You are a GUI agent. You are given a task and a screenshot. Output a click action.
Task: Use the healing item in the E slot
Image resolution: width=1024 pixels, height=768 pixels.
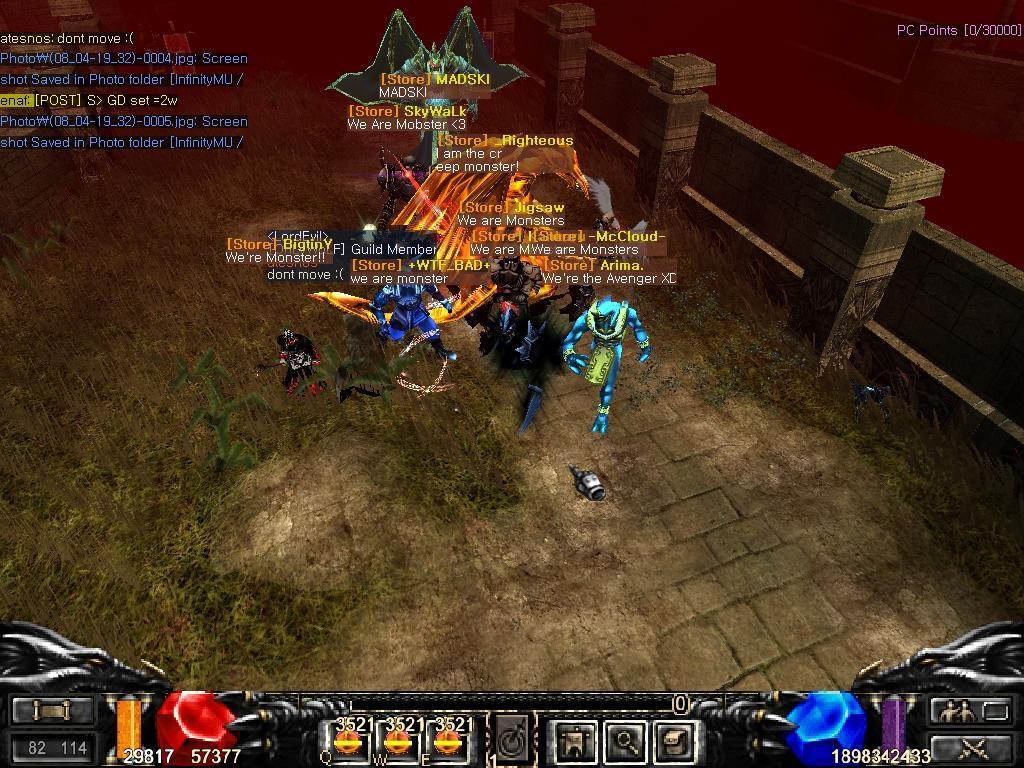coord(448,742)
